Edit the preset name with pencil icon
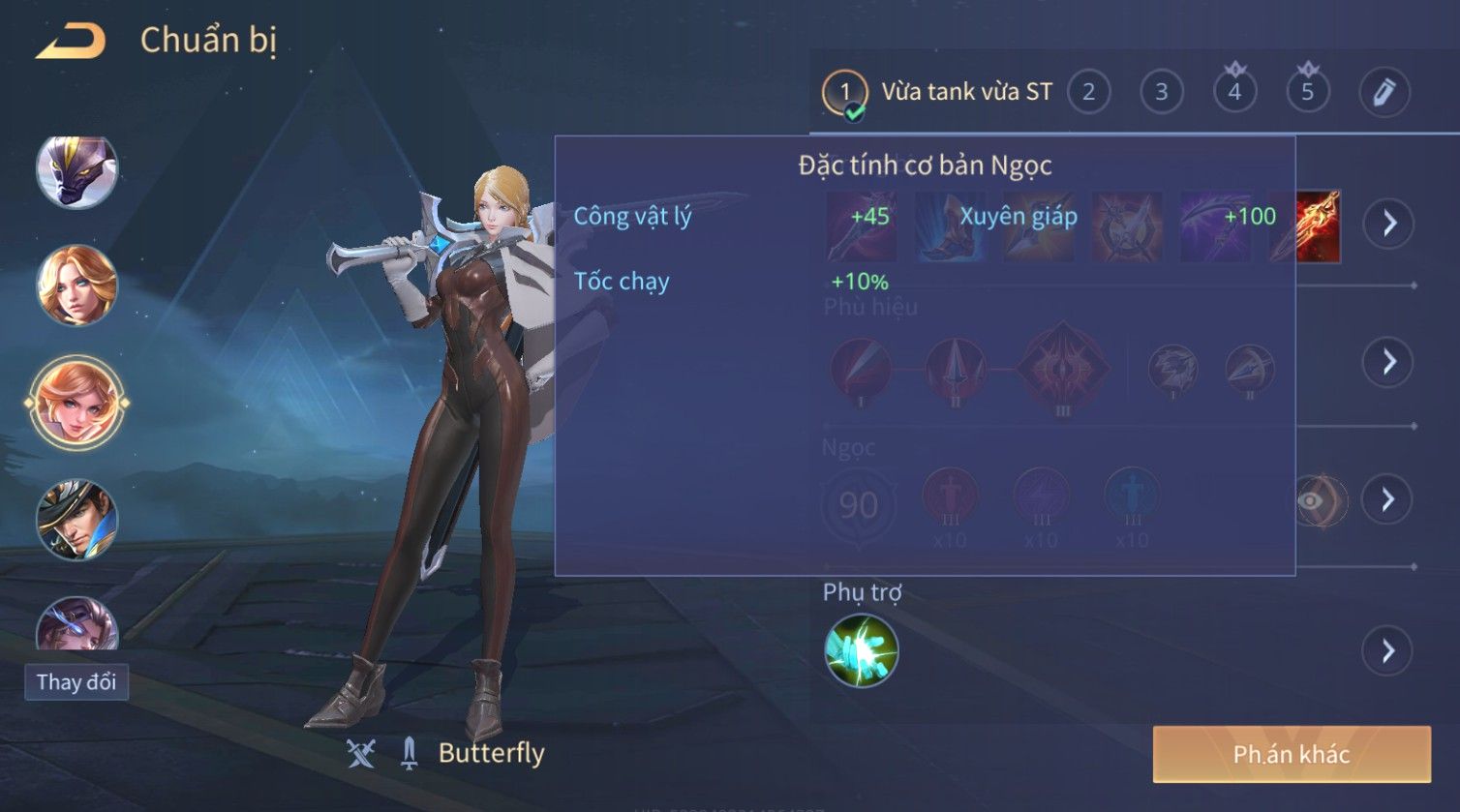Viewport: 1460px width, 812px height. click(x=1384, y=93)
